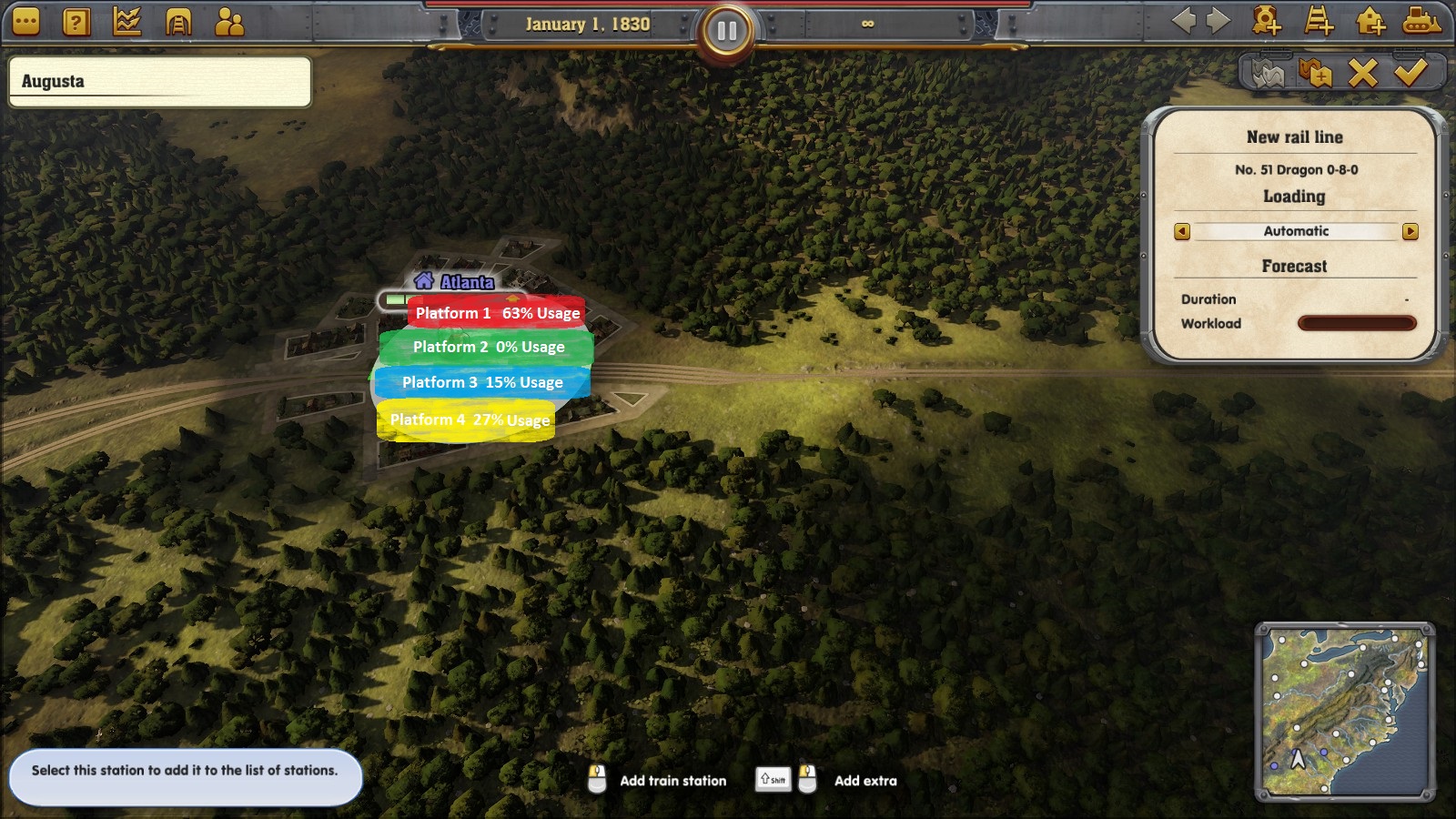Pause the game clock

coord(726,28)
